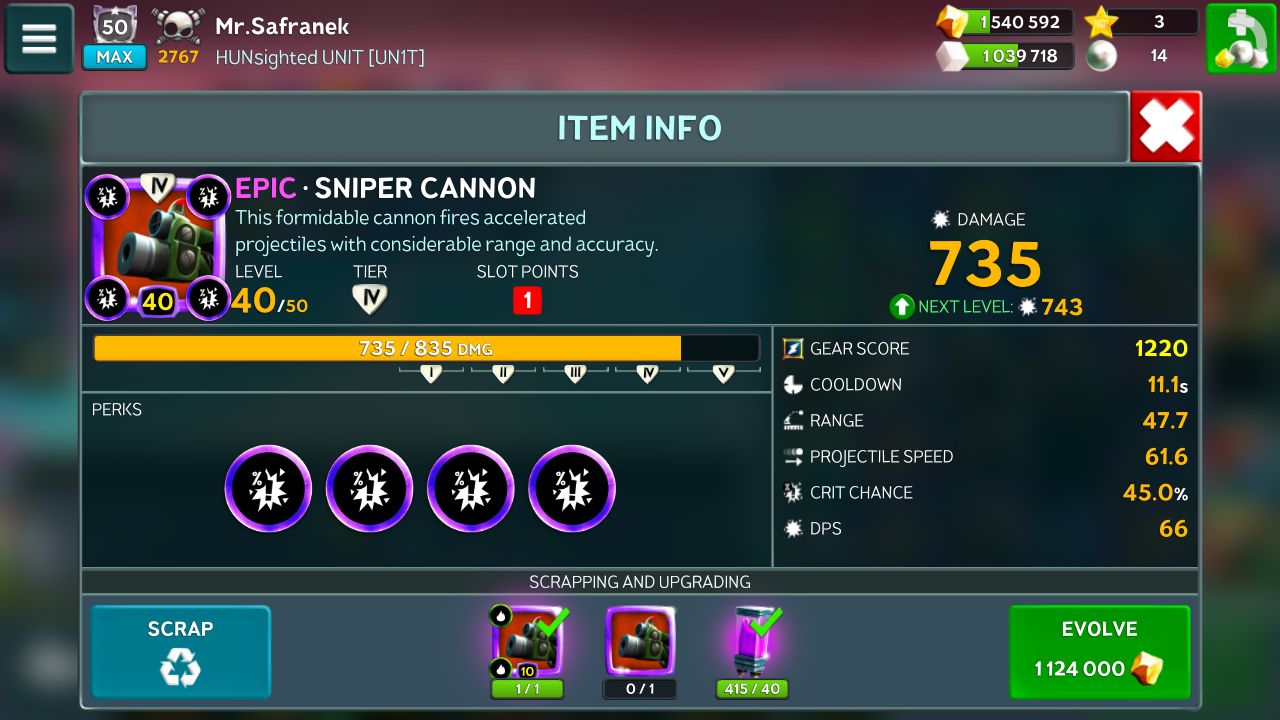This screenshot has width=1280, height=720.
Task: Select the purple canister material slot
Action: (752, 642)
